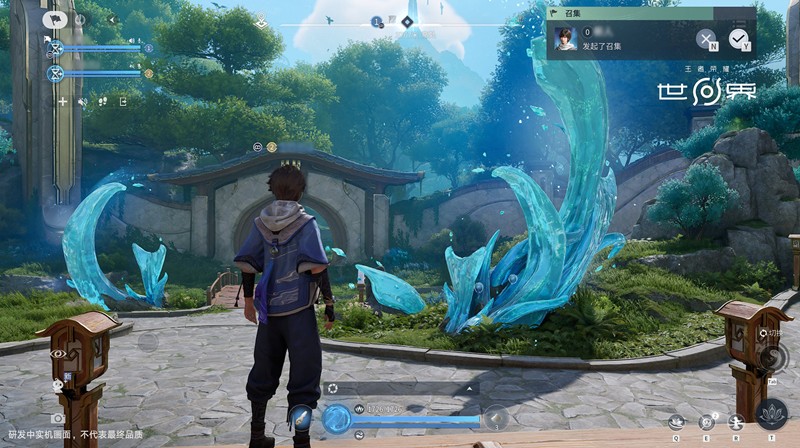Viewport: 800px width, 448px height.
Task: Click the running figure skill icon
Action: 736,423
